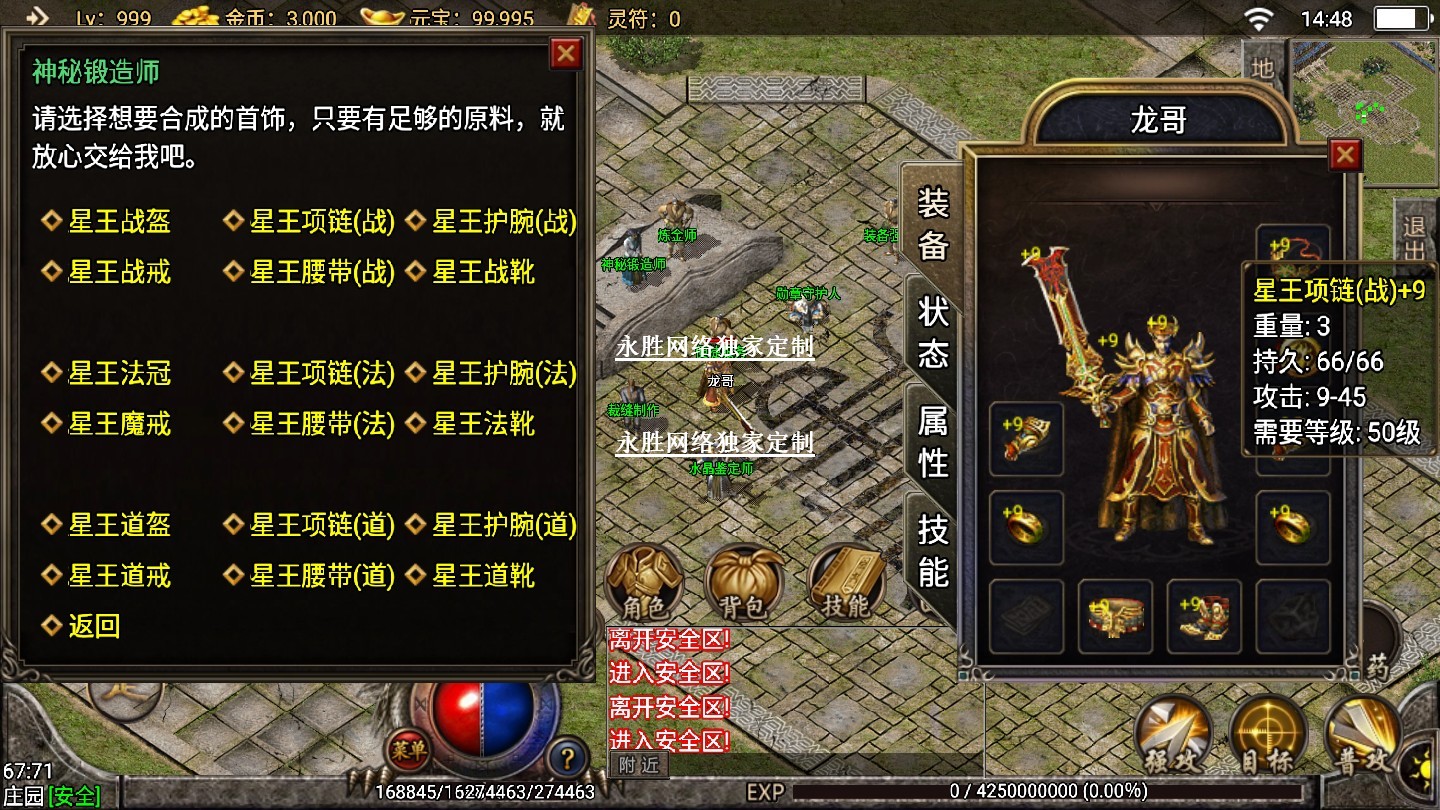The image size is (1440, 810).
Task: Click the question mark help button
Action: (567, 754)
